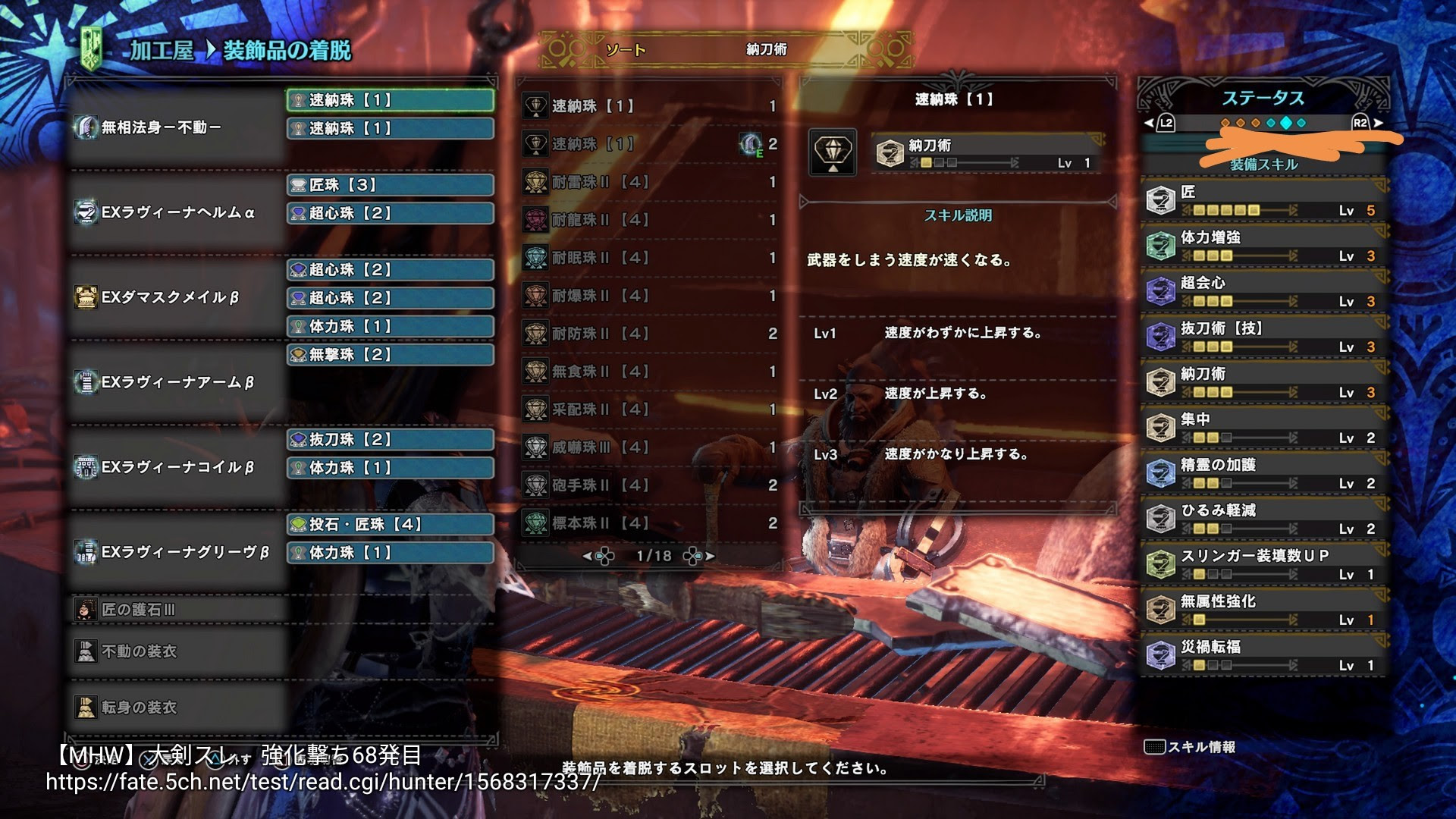The width and height of the screenshot is (1456, 819).
Task: Click the 超会心 skill icon
Action: (x=1161, y=289)
